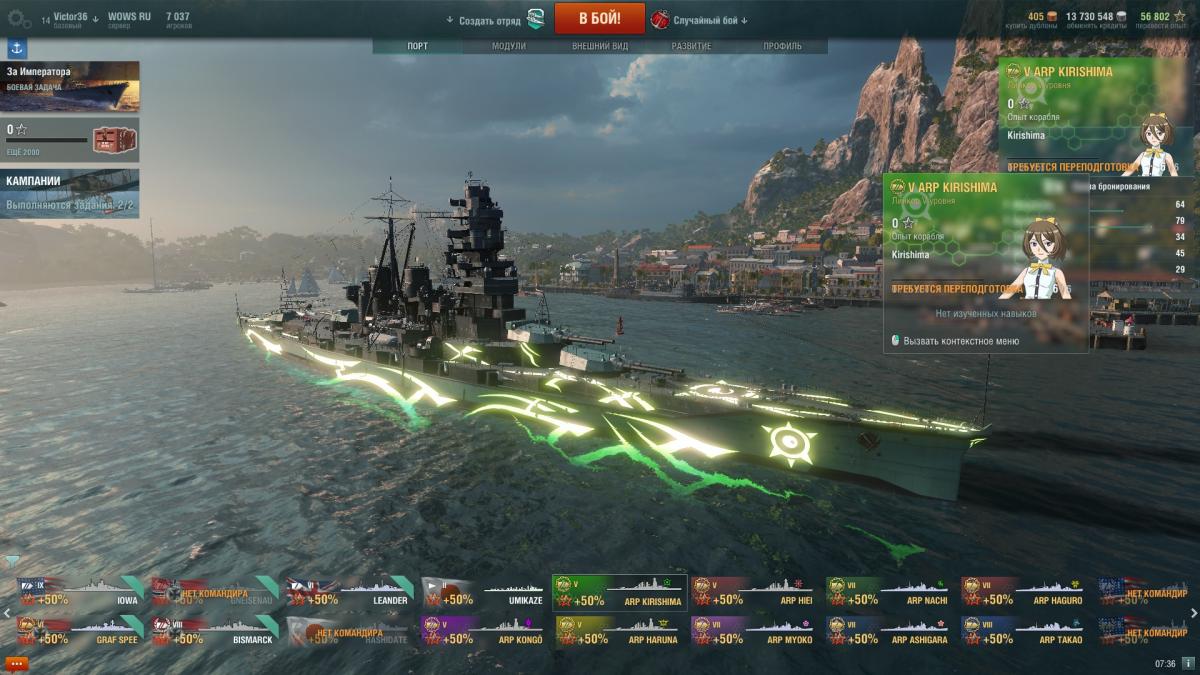The image size is (1200, 675).
Task: Select the IOWA ship in carousel
Action: coord(82,592)
